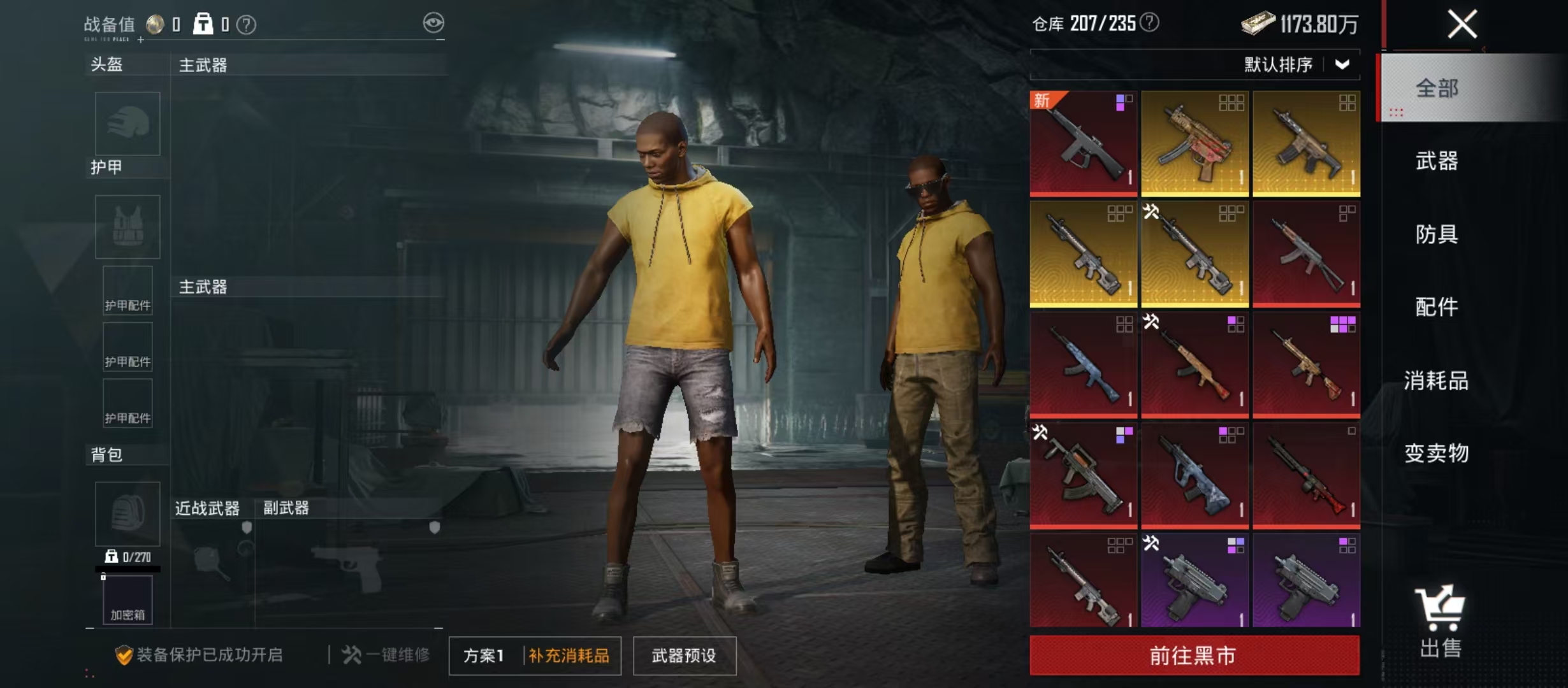Switch to the 武器 category tab
The image size is (1568, 688).
click(x=1437, y=161)
